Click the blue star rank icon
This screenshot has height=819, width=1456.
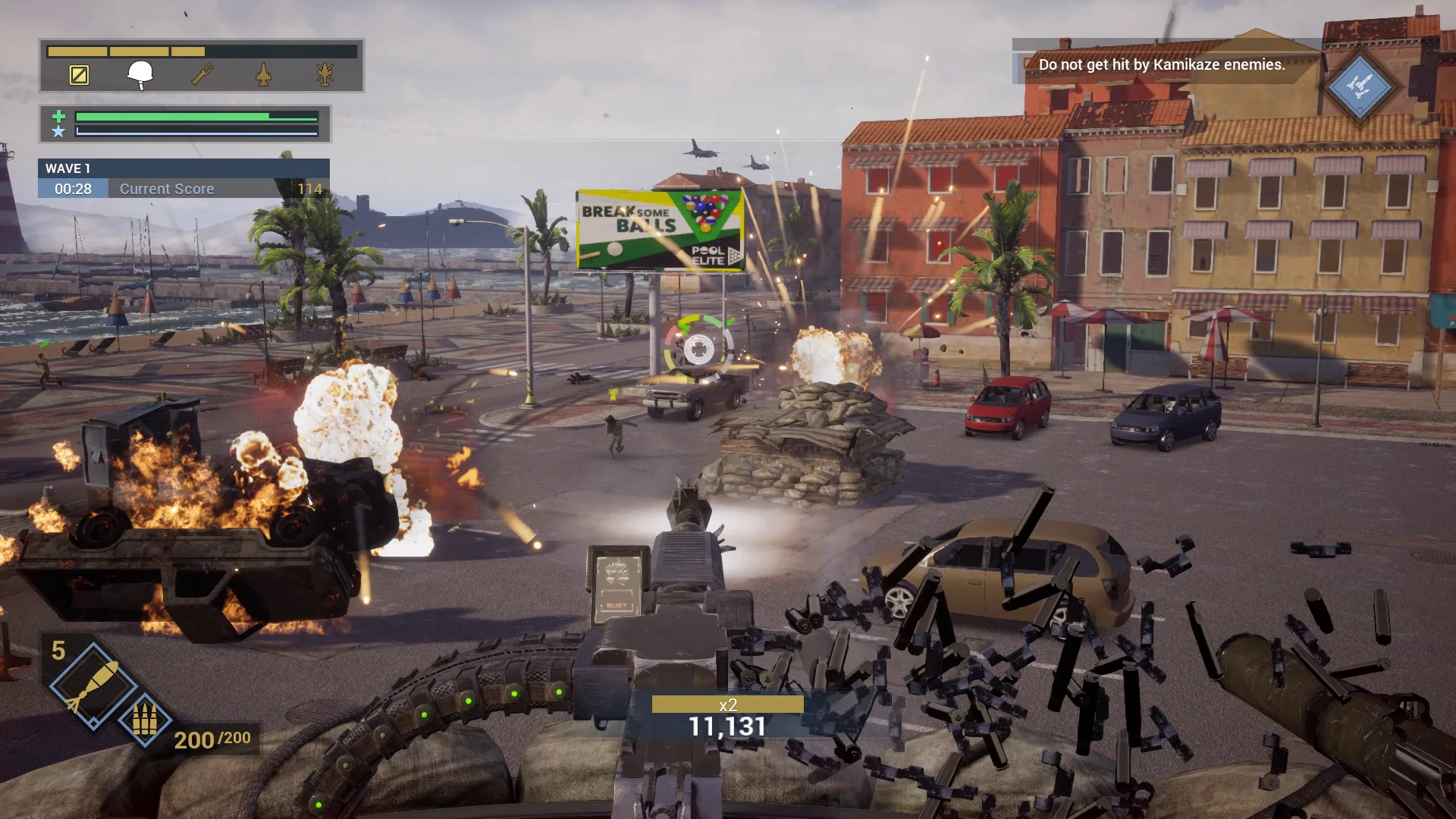pos(57,131)
